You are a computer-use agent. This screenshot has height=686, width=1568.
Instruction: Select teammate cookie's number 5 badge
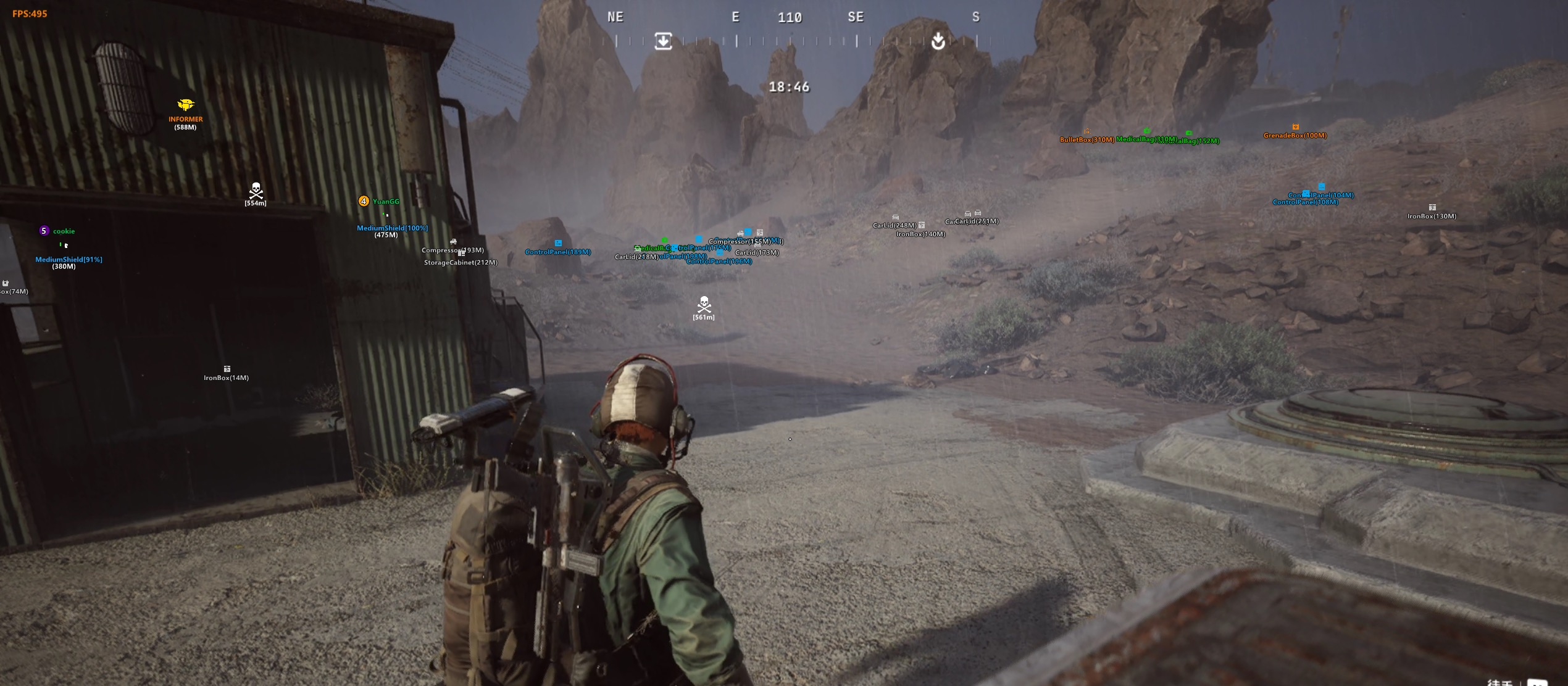tap(44, 231)
